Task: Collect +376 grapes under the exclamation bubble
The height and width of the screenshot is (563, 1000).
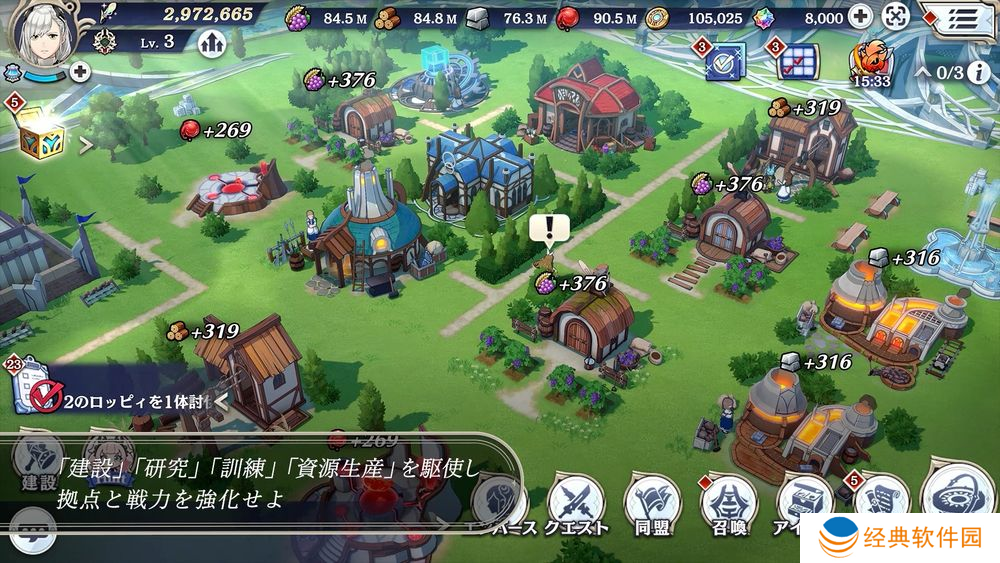Action: tap(572, 284)
